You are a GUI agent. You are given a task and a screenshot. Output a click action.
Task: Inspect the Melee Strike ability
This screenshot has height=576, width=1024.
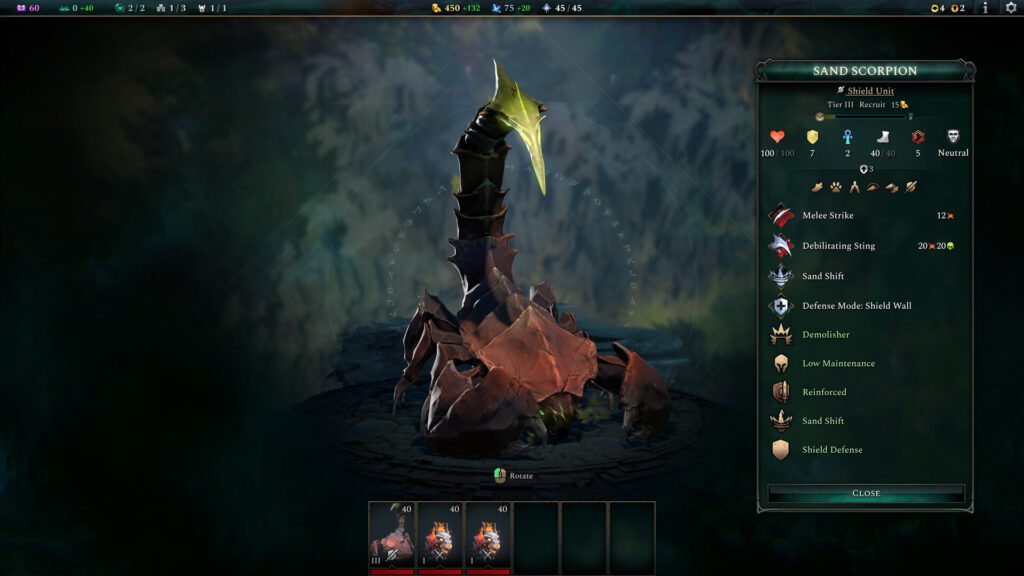coord(827,215)
